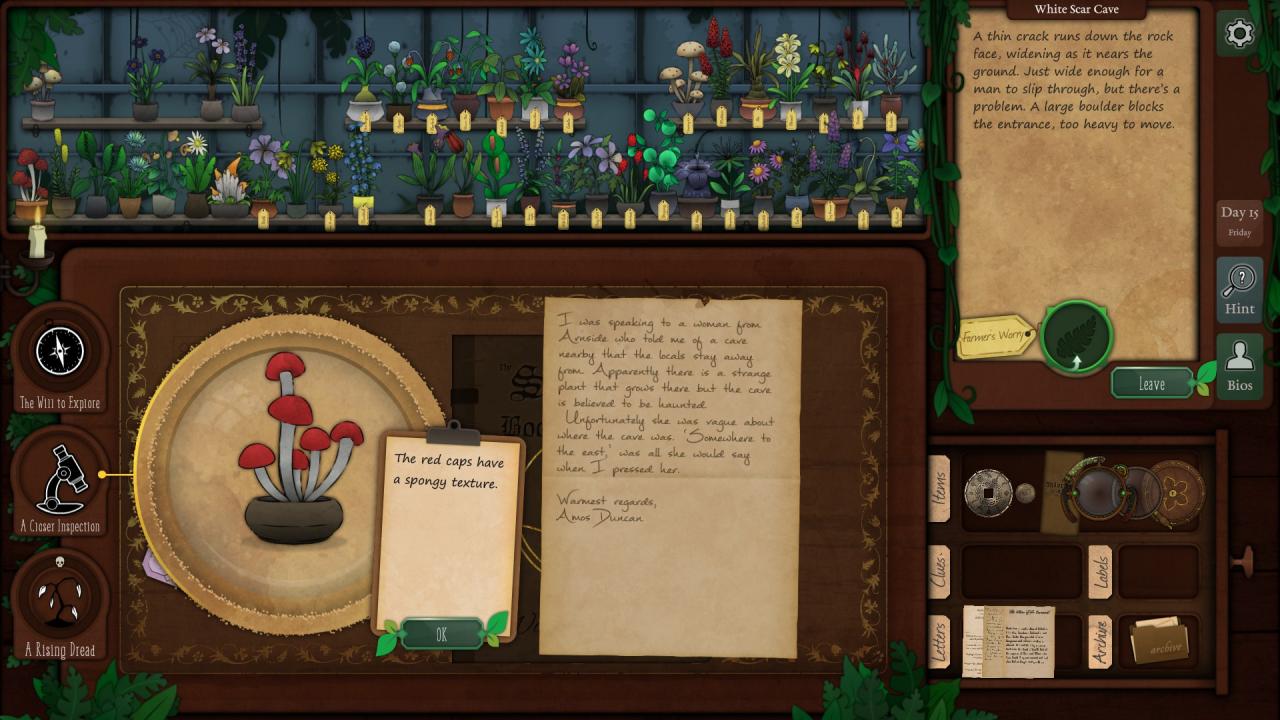Use the green fern plant slot
1280x720 pixels.
coord(1076,337)
